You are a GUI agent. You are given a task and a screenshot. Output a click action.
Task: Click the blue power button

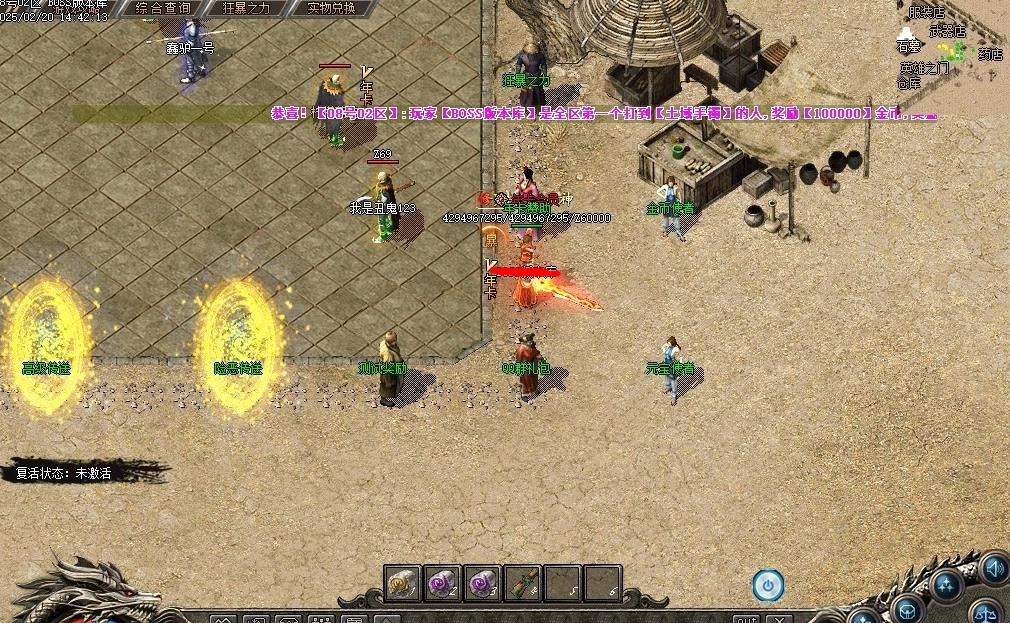tap(768, 585)
